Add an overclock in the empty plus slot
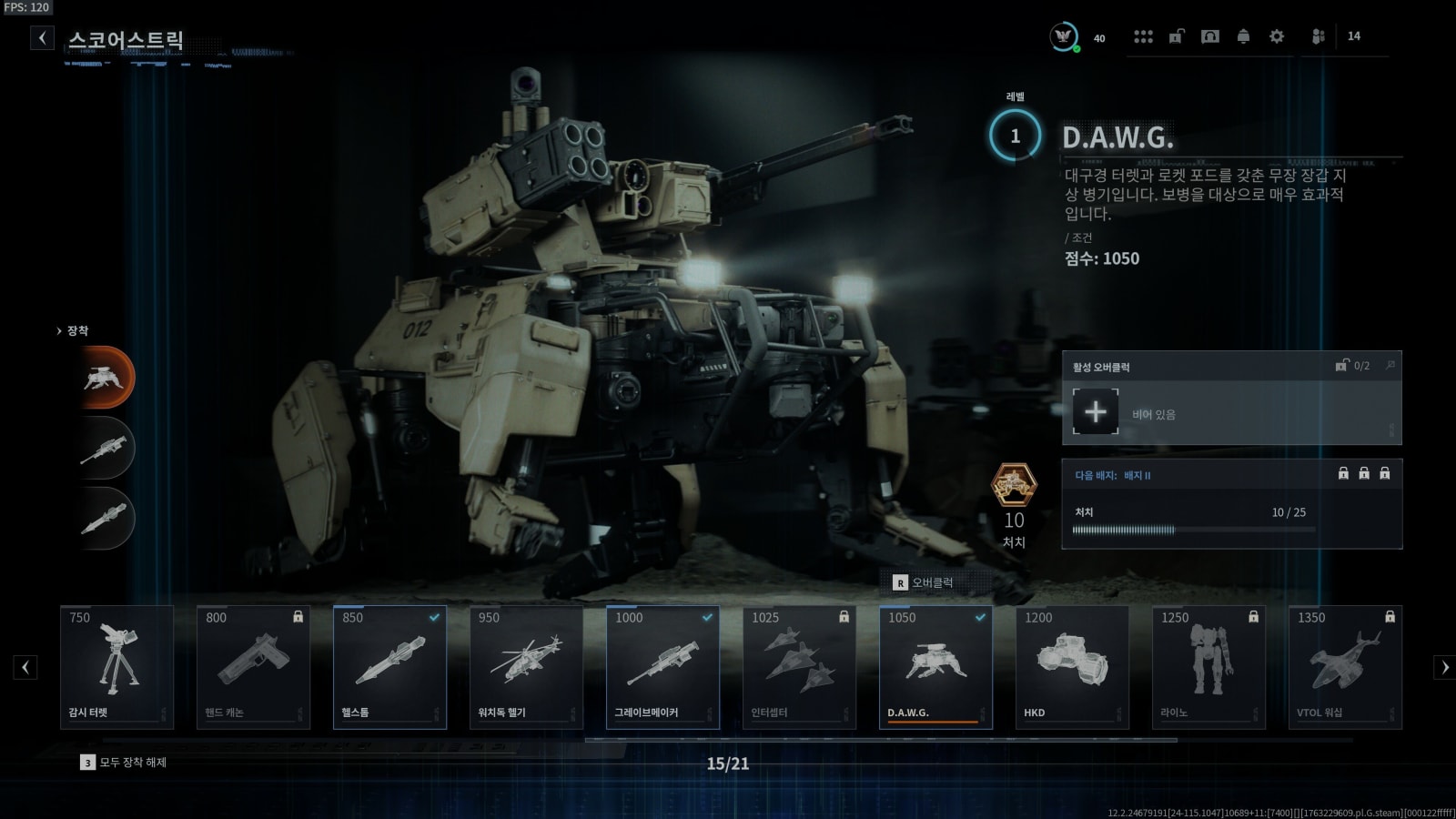Viewport: 1456px width, 819px height. pyautogui.click(x=1096, y=412)
